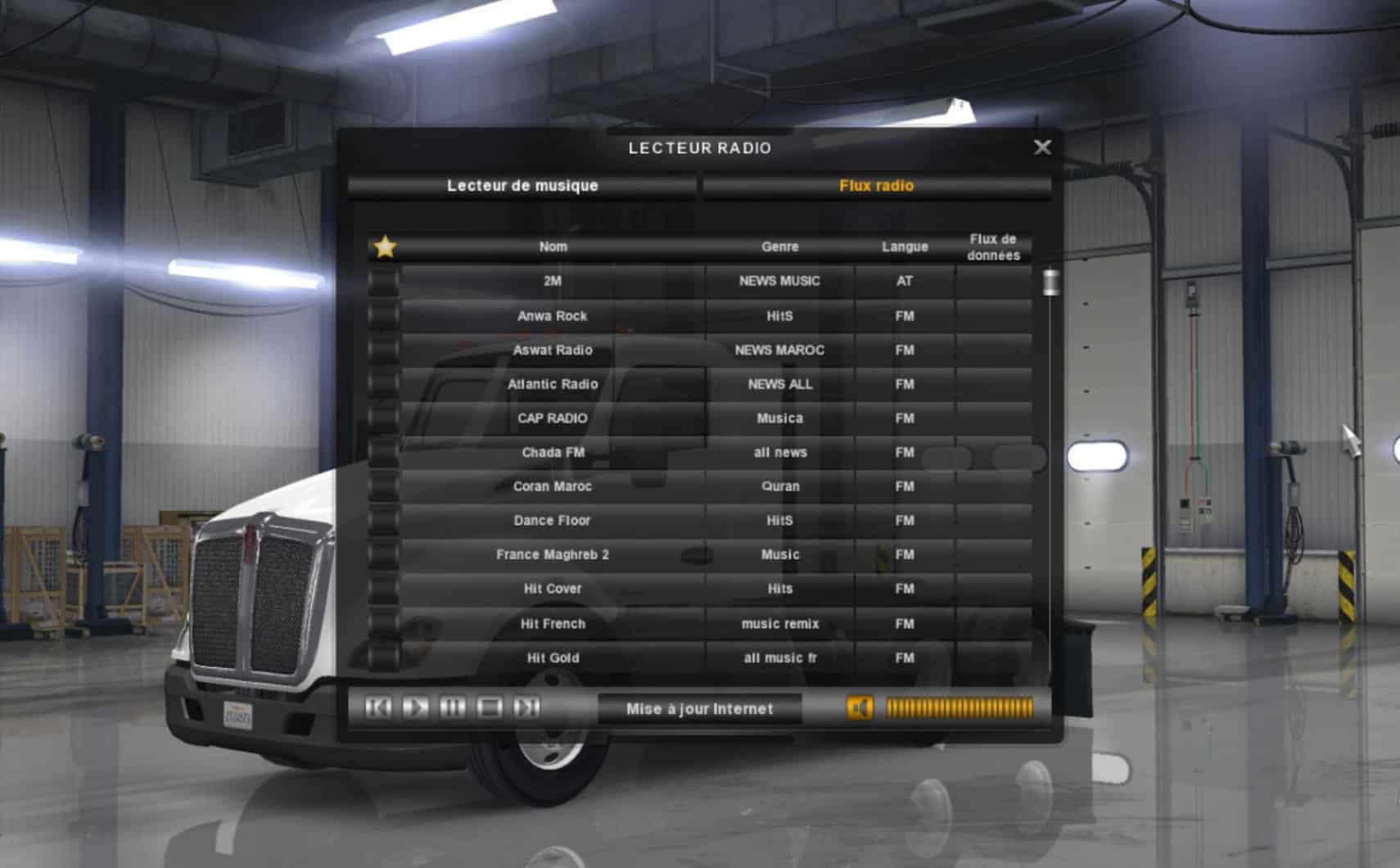This screenshot has height=868, width=1400.
Task: Choose the CAP RADIO station
Action: [553, 418]
